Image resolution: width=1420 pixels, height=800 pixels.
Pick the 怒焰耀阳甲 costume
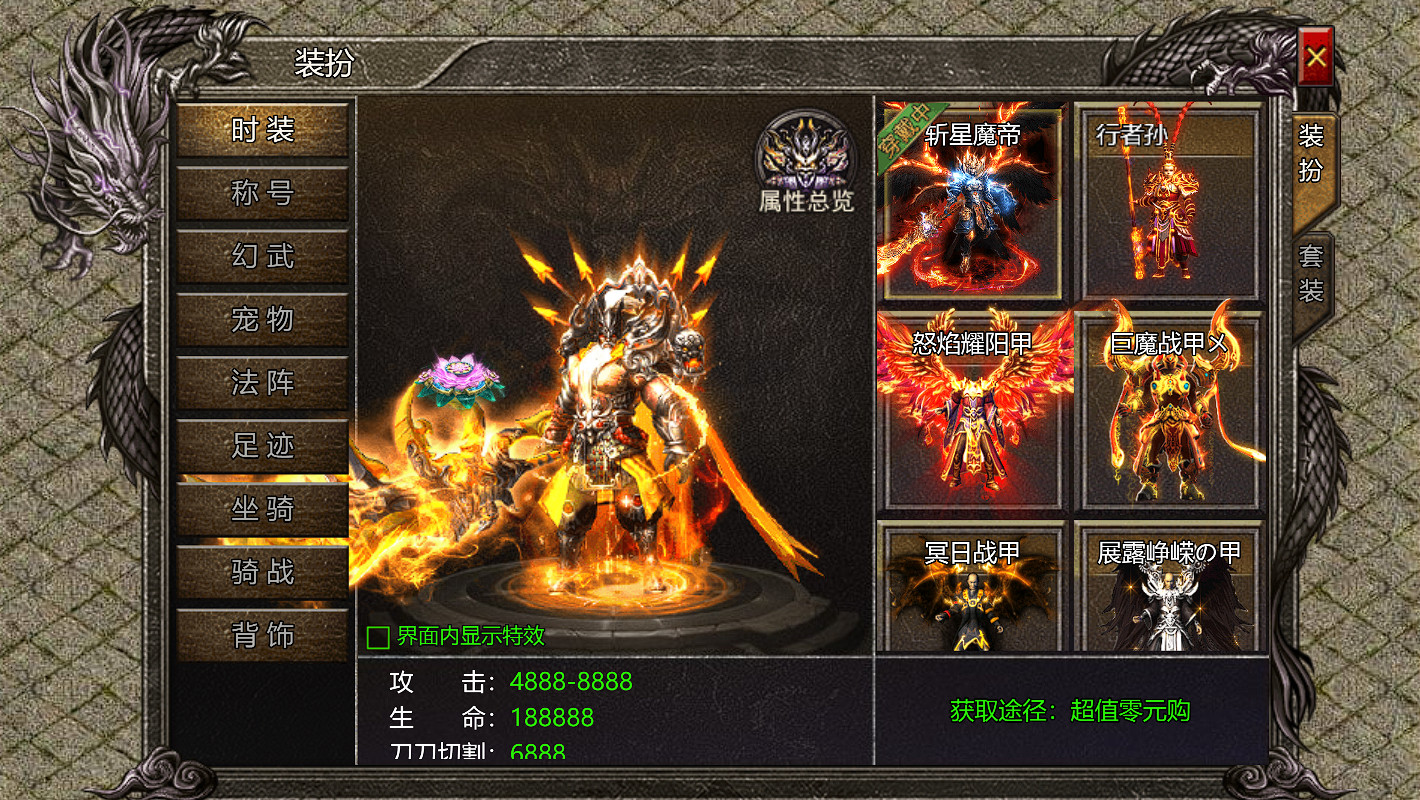point(970,410)
